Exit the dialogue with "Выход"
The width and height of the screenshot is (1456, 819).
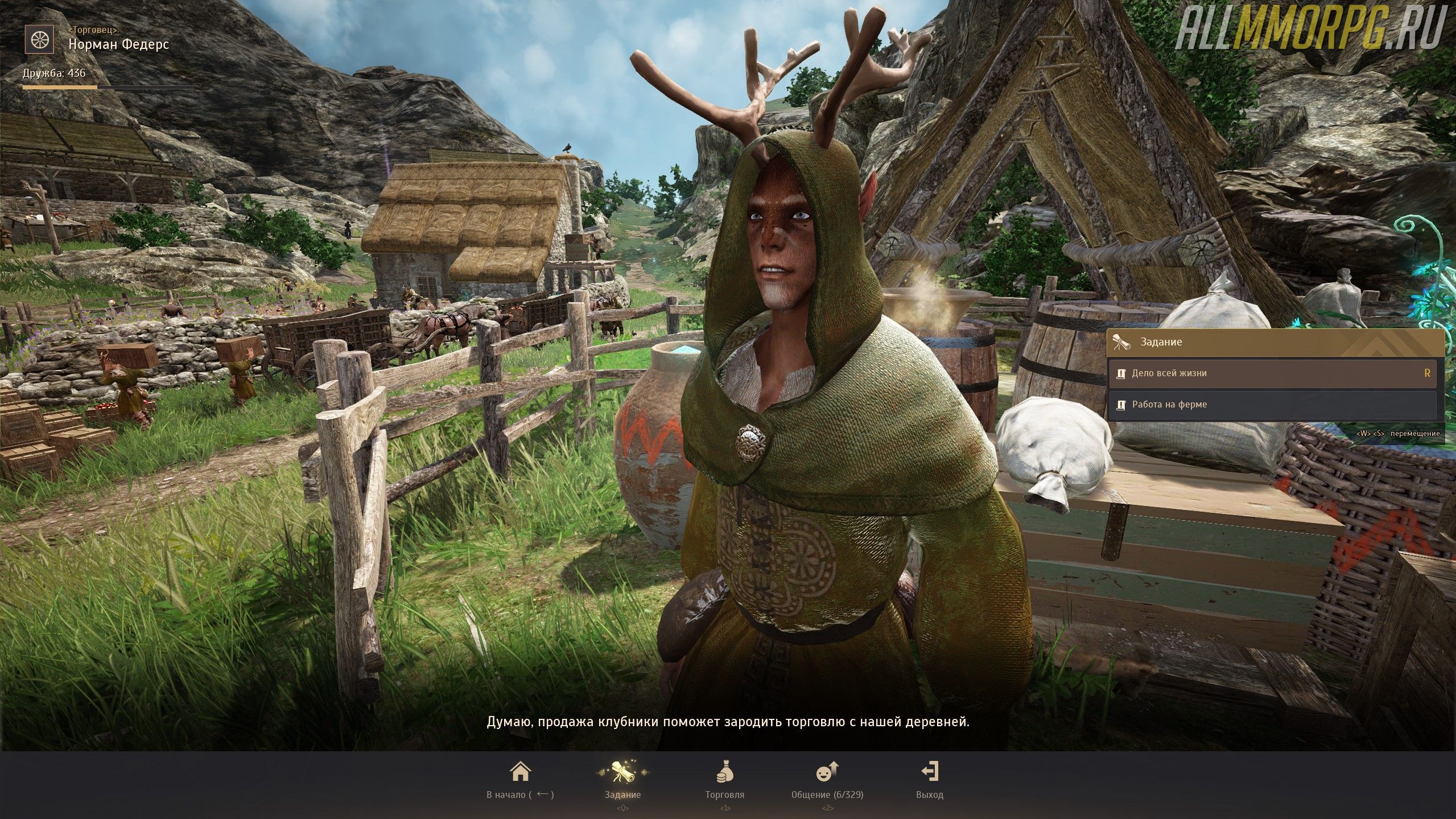929,780
